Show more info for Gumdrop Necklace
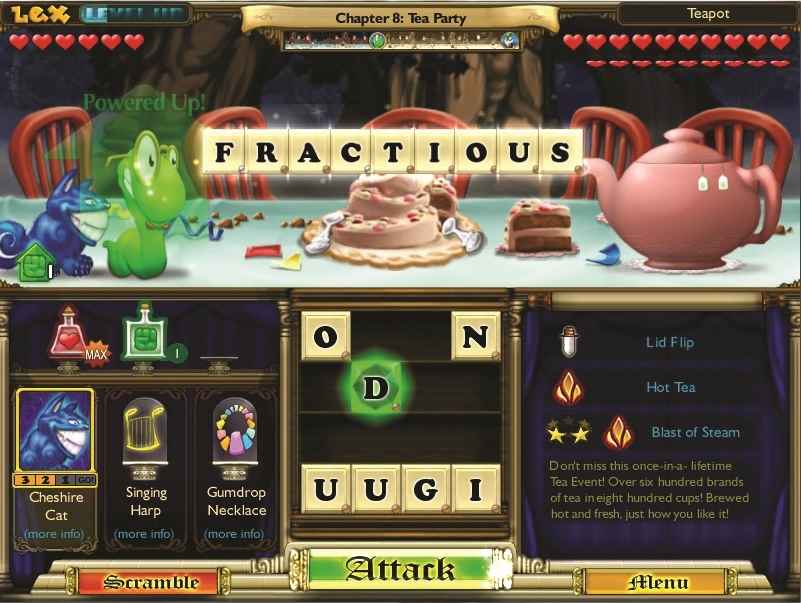The width and height of the screenshot is (801, 603). (x=236, y=534)
